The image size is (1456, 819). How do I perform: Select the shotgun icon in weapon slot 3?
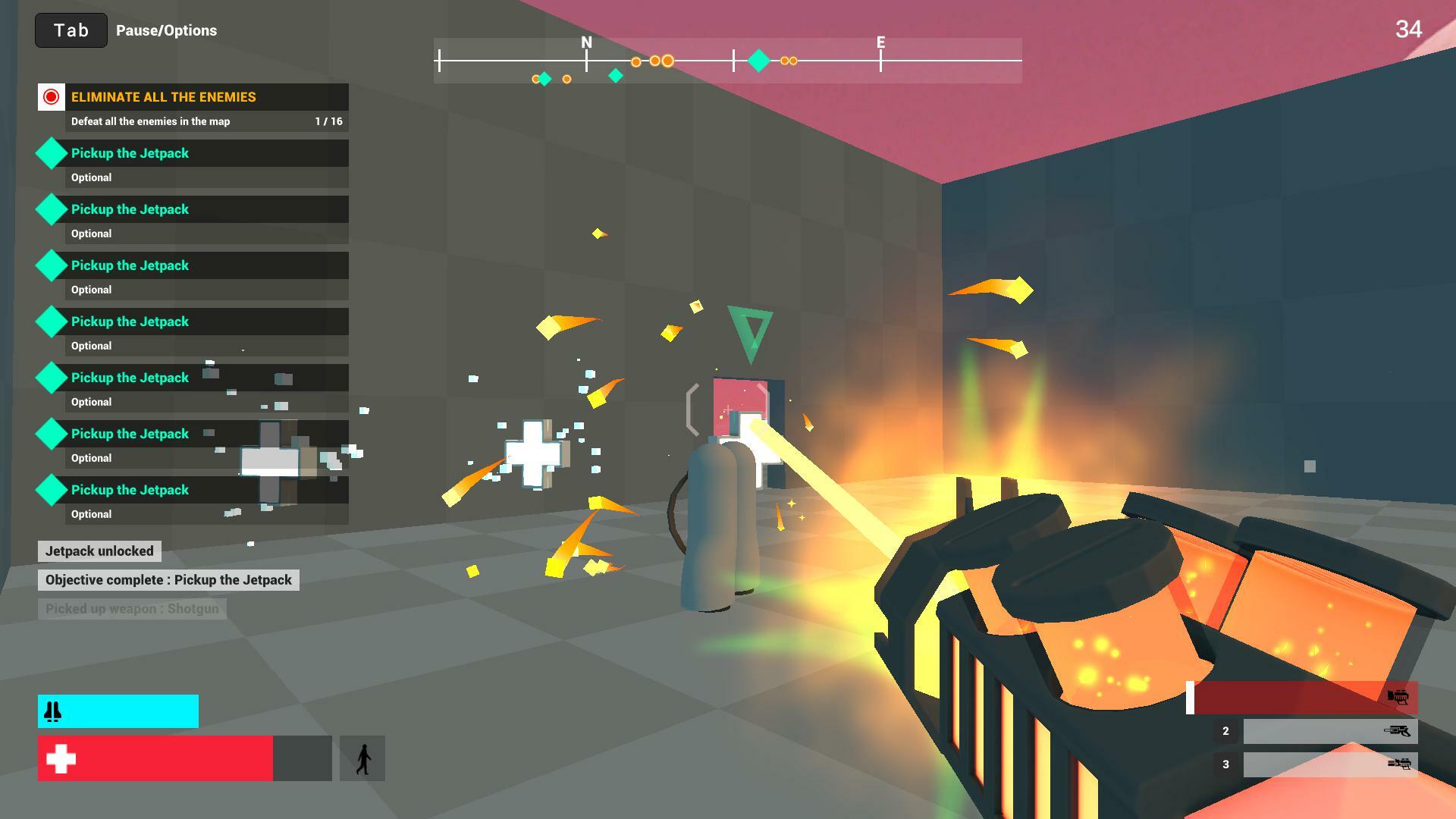coord(1399,764)
